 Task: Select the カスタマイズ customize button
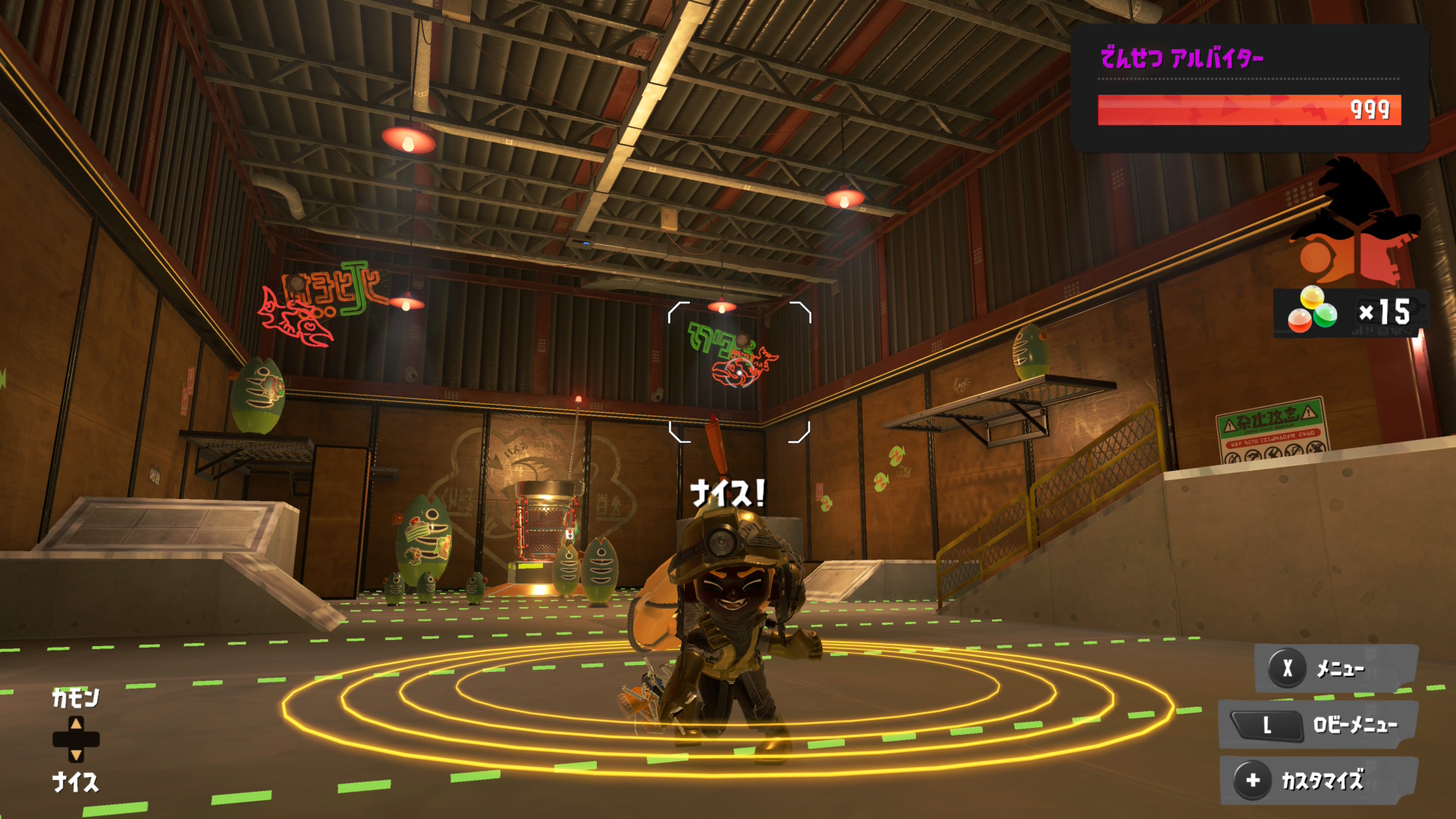coord(1319,780)
